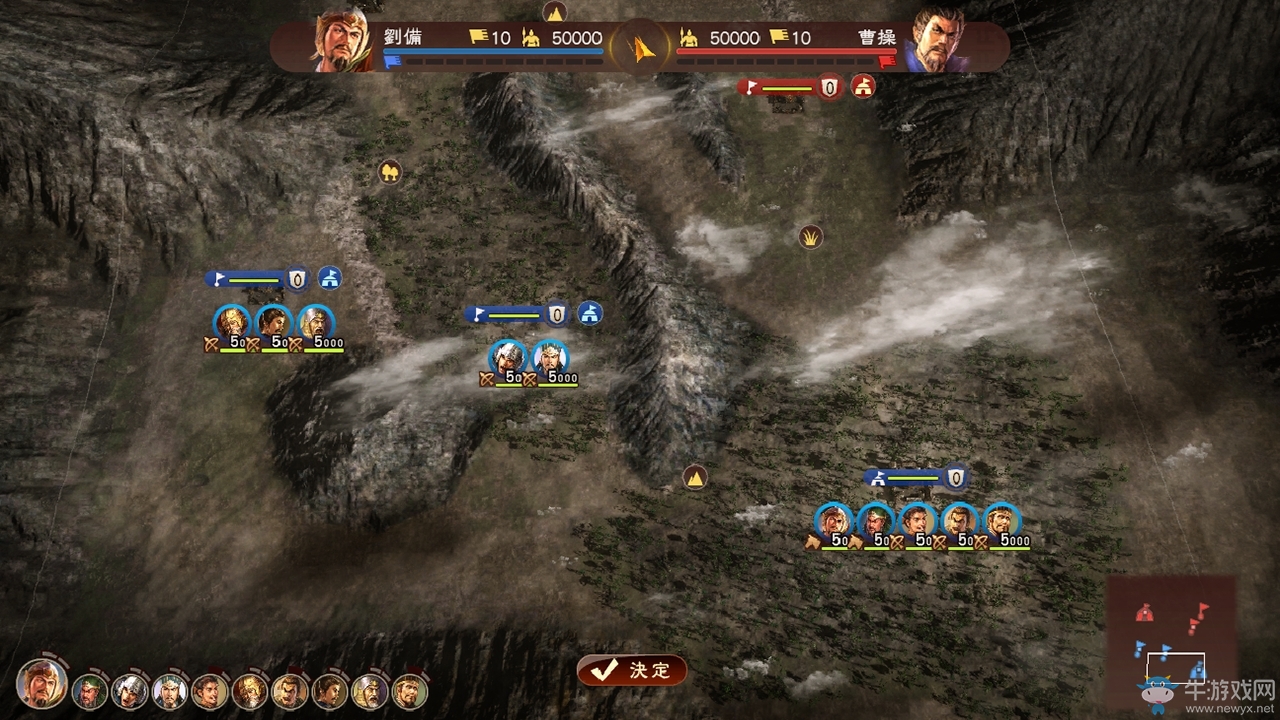Image resolution: width=1280 pixels, height=720 pixels.
Task: Select Liu Bei's commander portrait in top bar
Action: coord(342,42)
